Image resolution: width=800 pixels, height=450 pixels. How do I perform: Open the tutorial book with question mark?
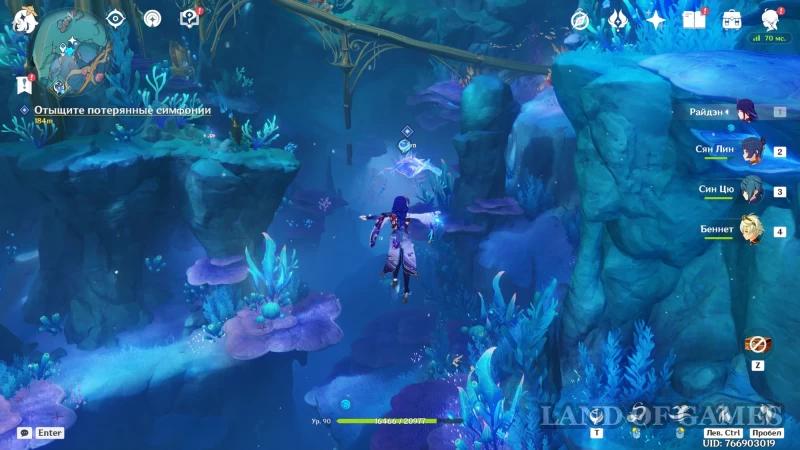point(188,18)
